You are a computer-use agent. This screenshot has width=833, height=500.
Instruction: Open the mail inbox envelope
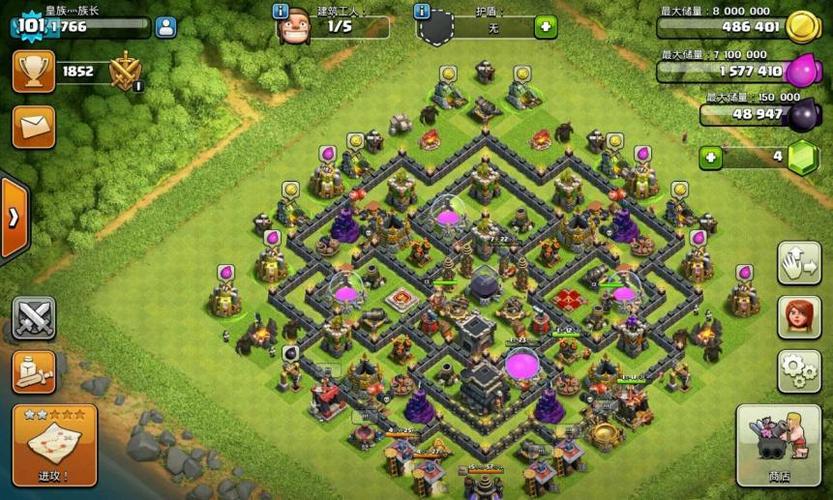33,127
